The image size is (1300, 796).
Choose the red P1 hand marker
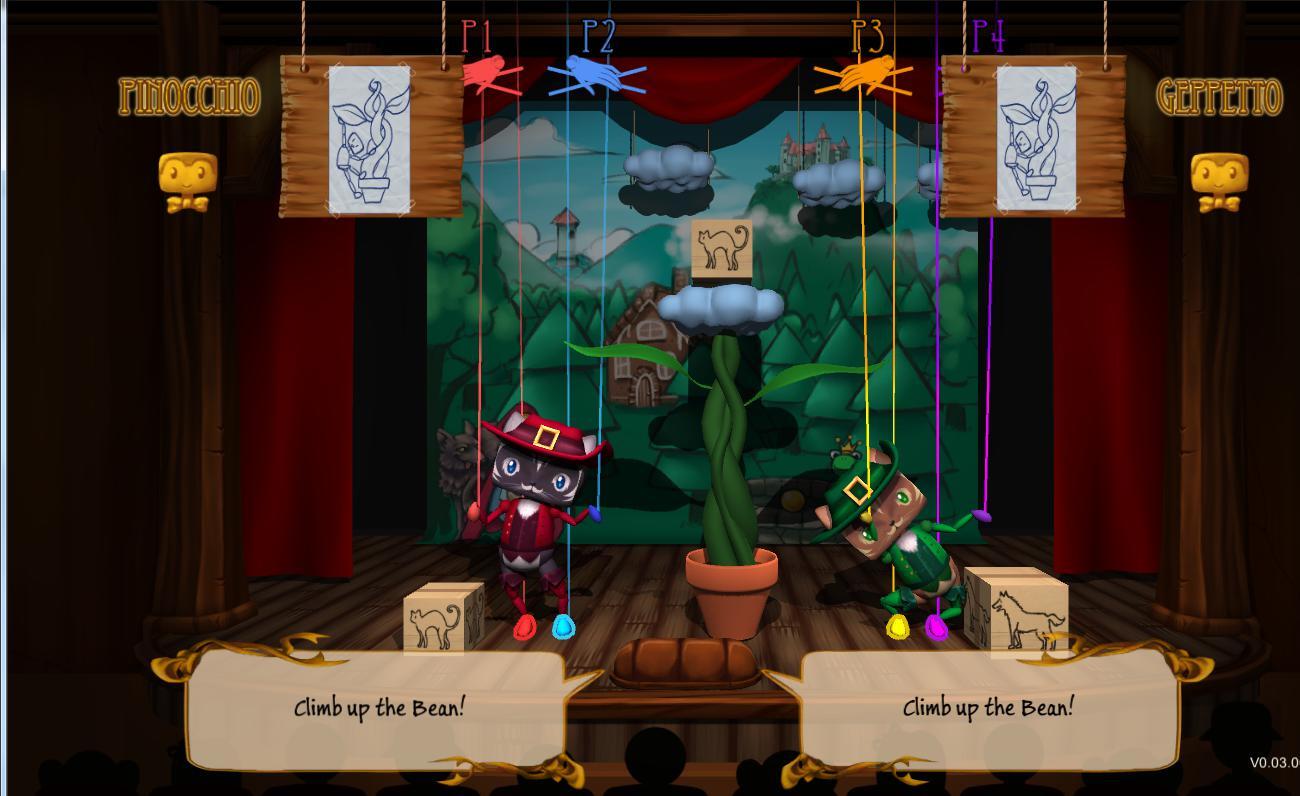pos(487,75)
